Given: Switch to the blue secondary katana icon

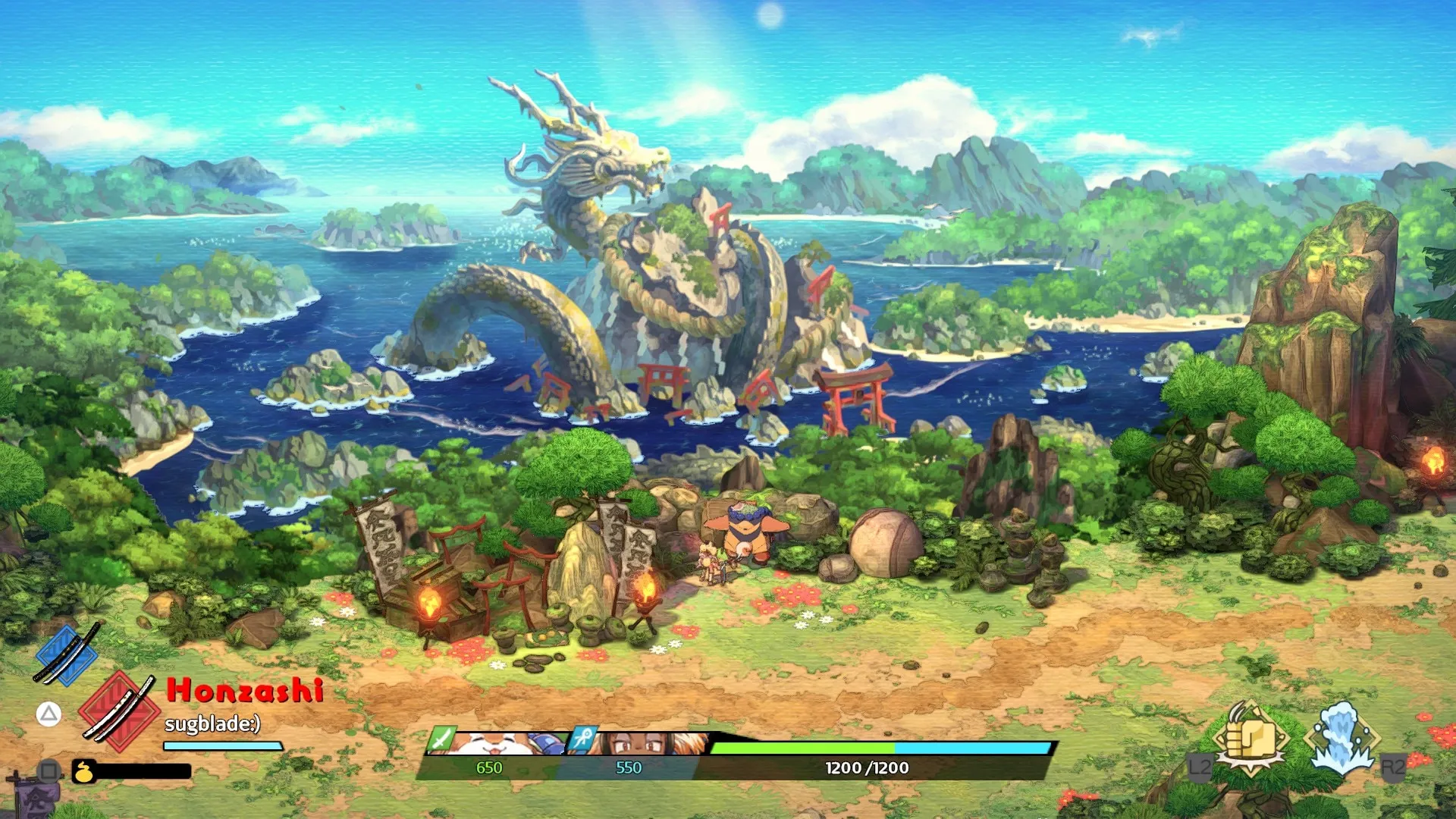Looking at the screenshot, I should (67, 654).
